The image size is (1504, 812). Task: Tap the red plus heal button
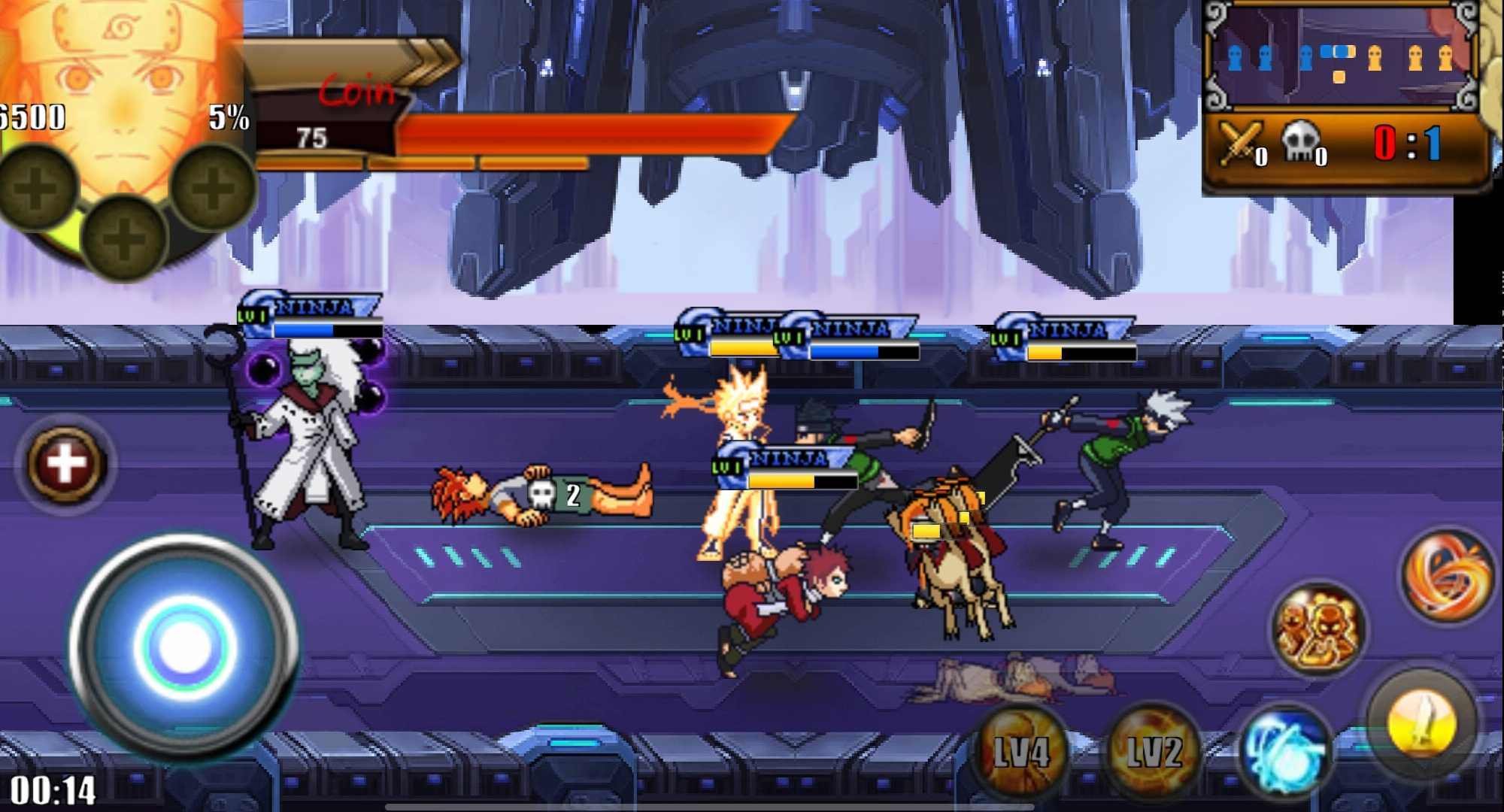click(65, 464)
